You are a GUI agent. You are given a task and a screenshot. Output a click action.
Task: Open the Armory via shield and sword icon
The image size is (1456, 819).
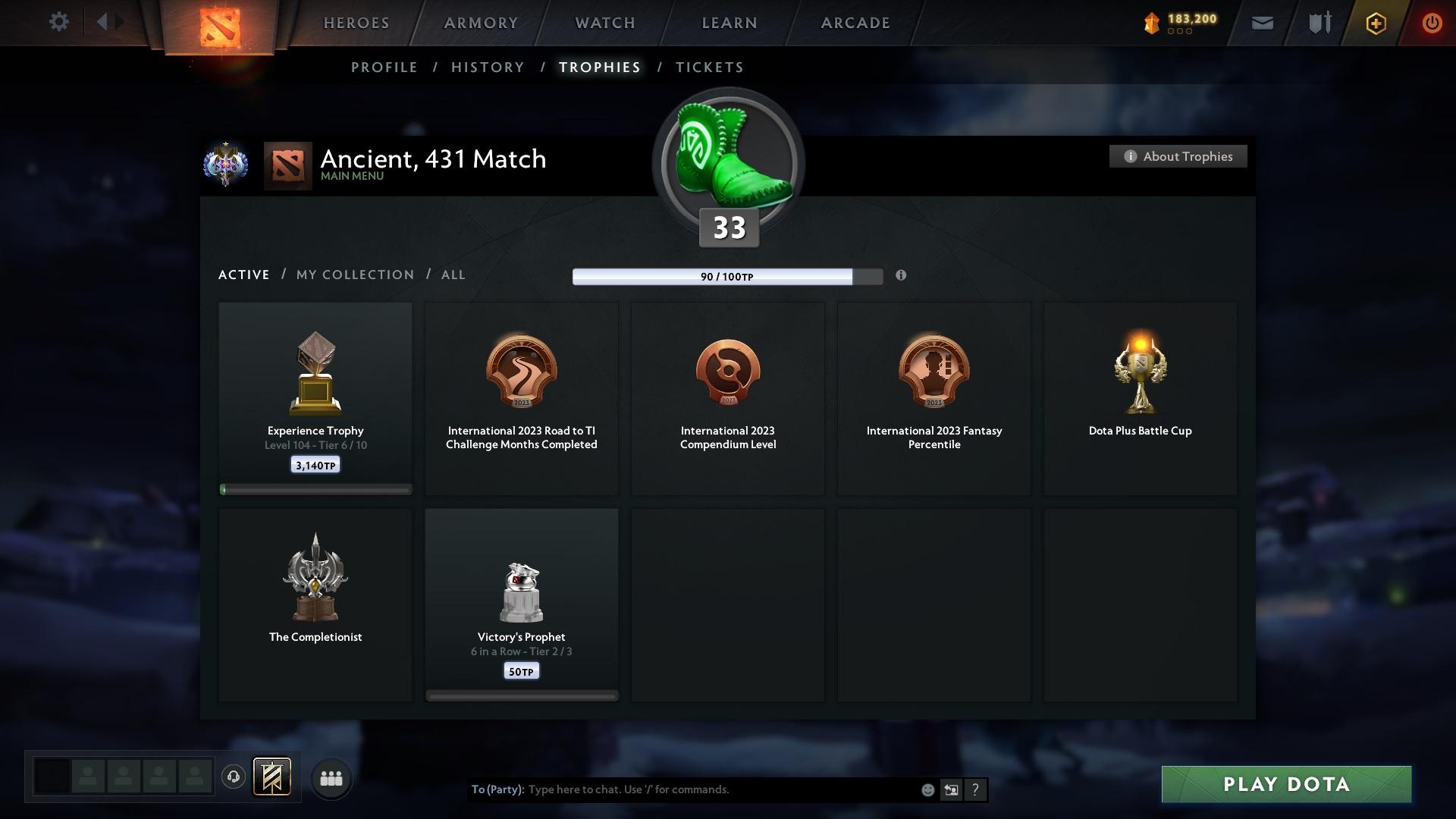1318,23
